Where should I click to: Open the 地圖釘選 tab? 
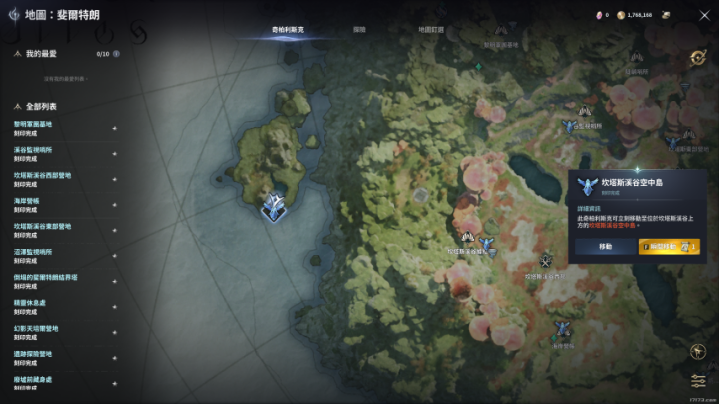(431, 30)
